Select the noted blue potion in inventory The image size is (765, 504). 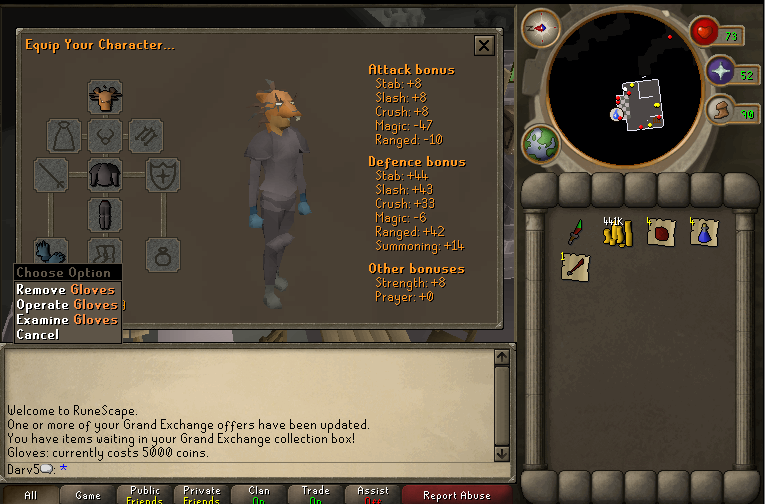click(703, 233)
